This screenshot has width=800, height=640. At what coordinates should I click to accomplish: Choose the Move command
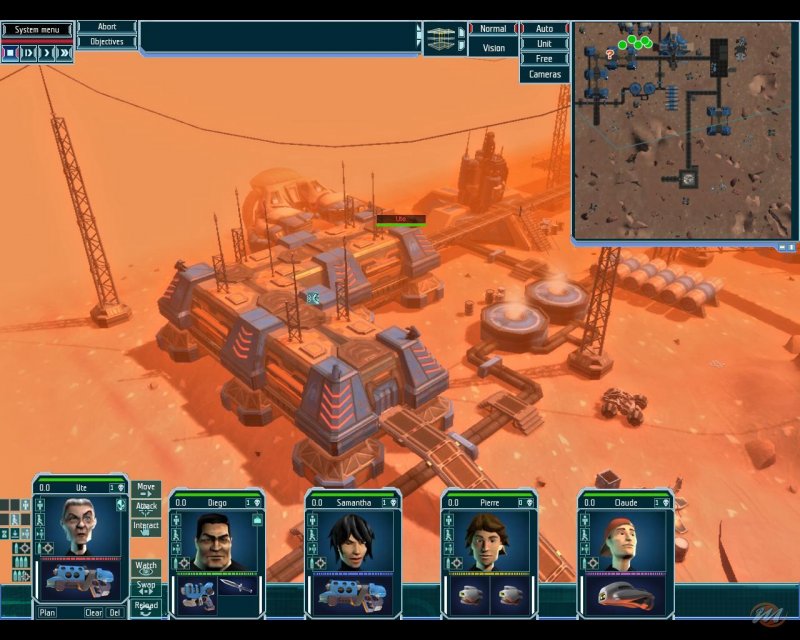click(146, 489)
